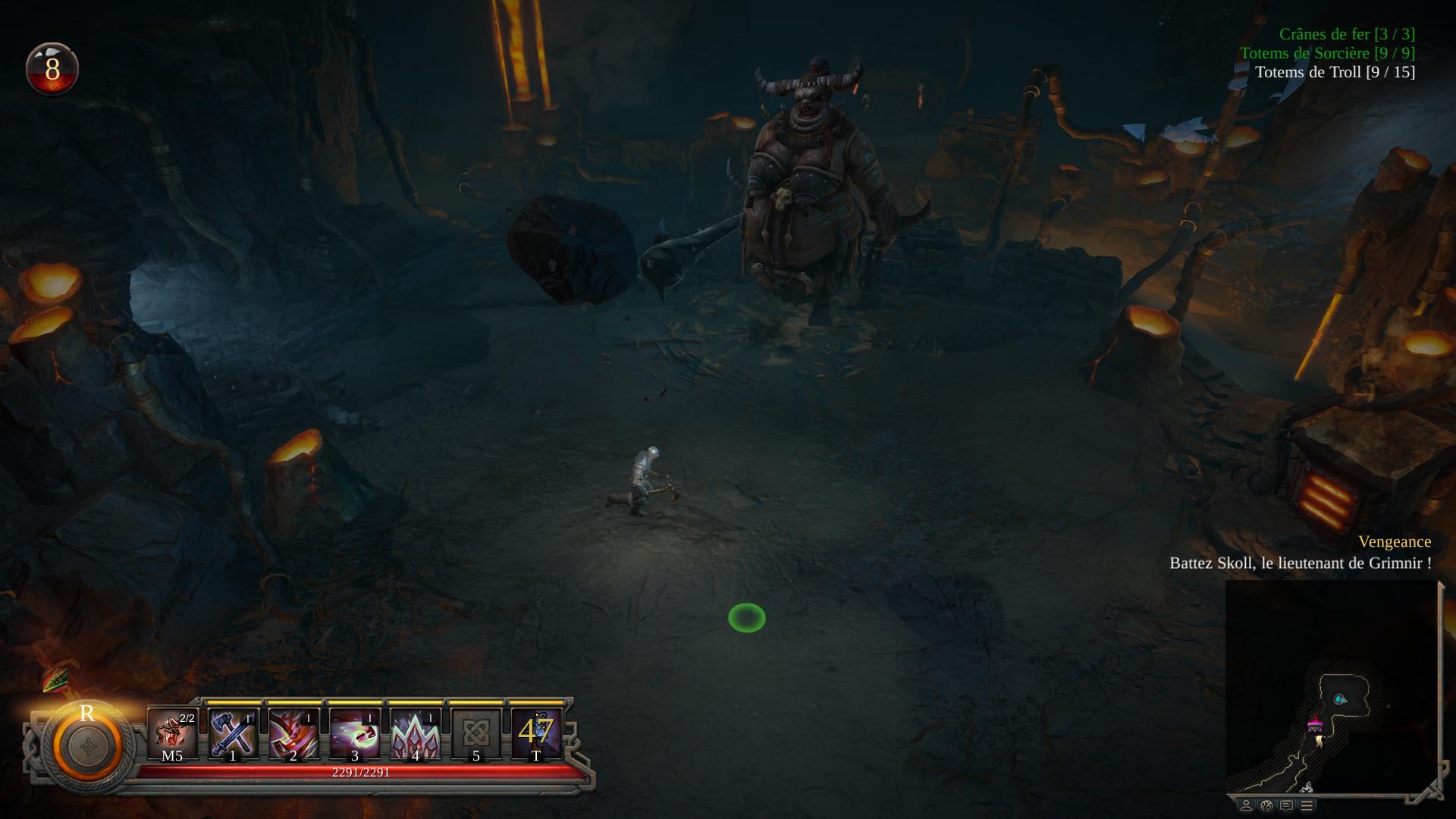Open the three-line menu button
The width and height of the screenshot is (1456, 819).
click(x=1307, y=805)
